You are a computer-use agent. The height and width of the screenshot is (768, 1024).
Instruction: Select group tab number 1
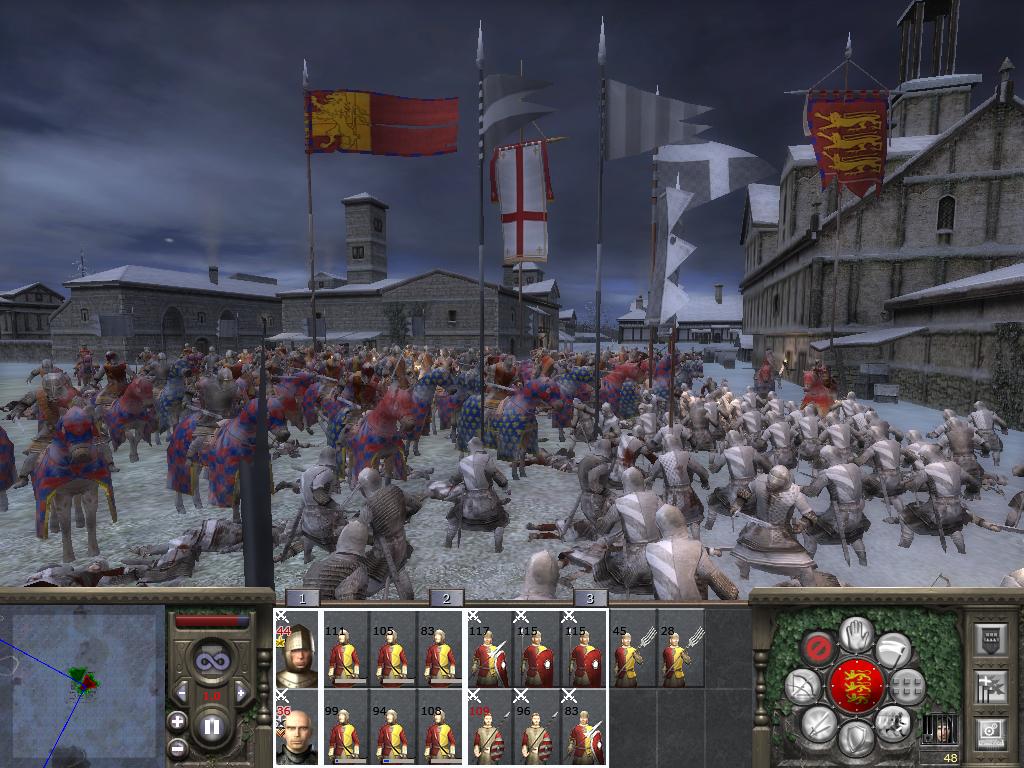(x=302, y=598)
